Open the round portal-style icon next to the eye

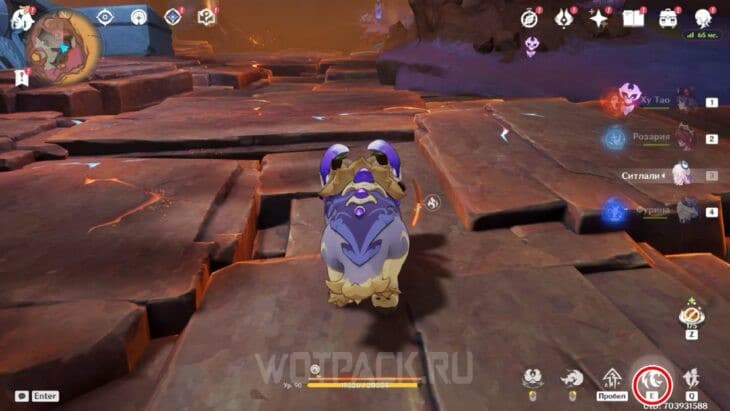coord(139,17)
